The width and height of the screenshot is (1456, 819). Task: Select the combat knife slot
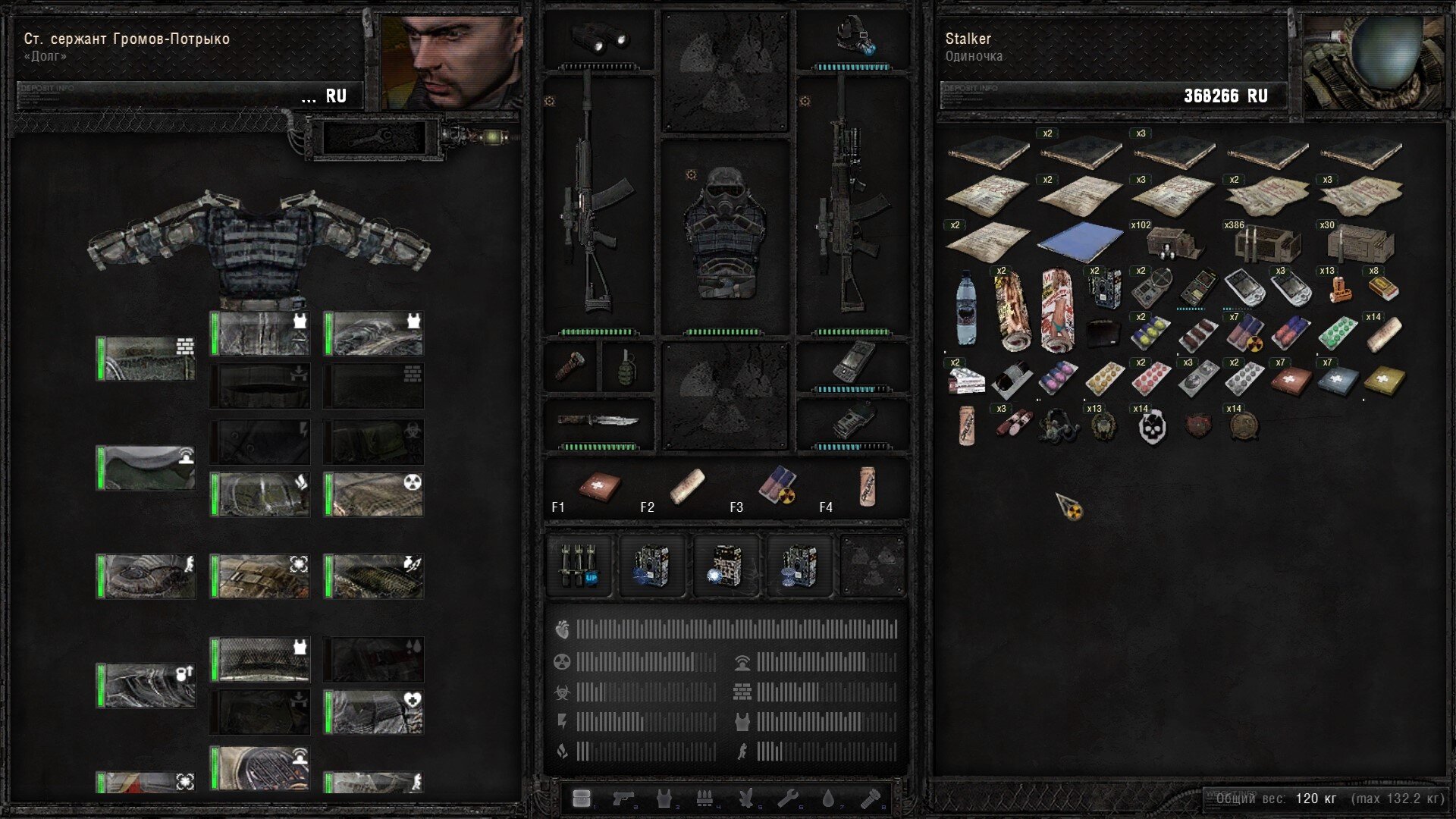tap(598, 421)
